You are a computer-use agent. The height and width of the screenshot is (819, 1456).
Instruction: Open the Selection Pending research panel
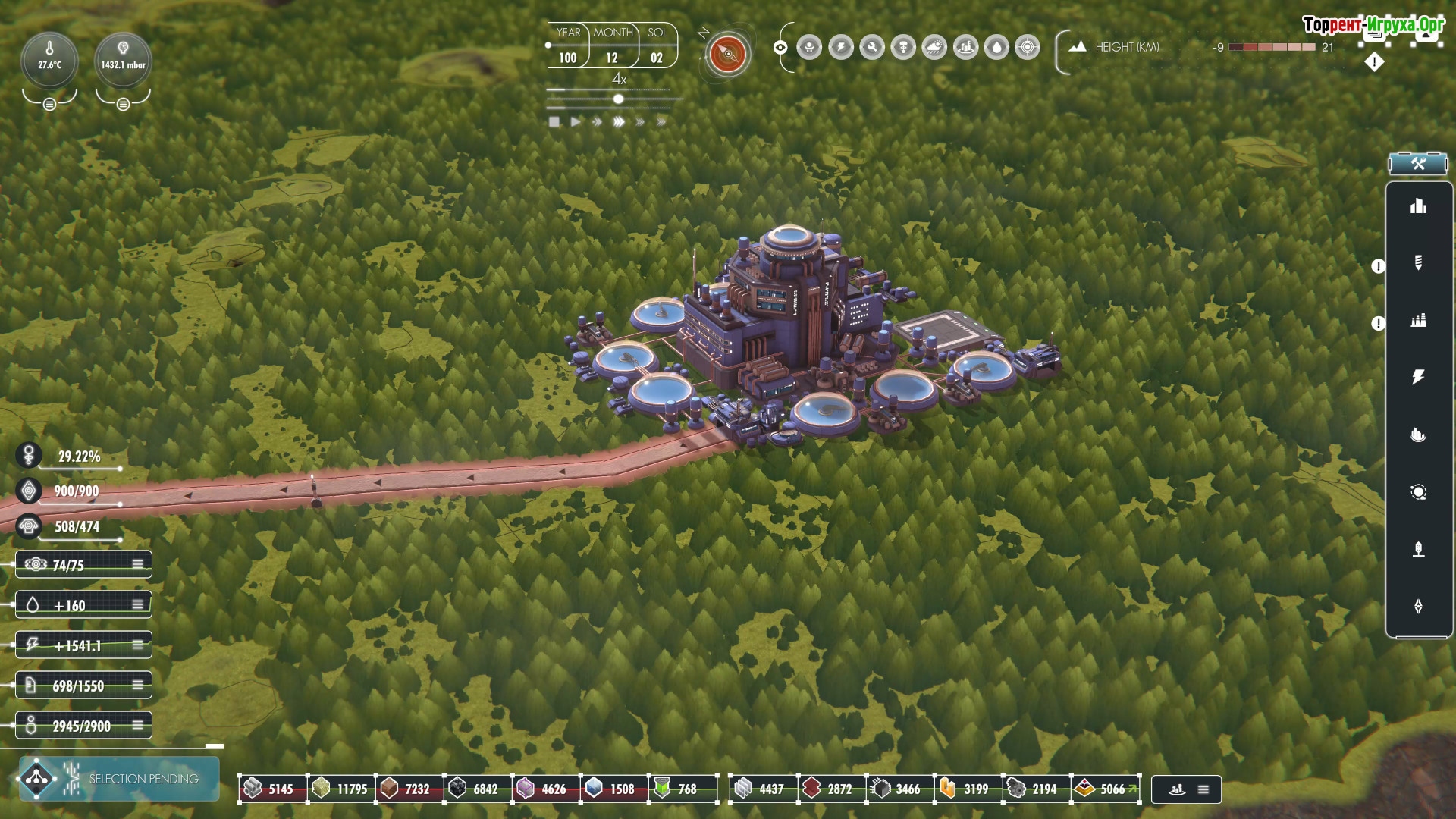119,779
